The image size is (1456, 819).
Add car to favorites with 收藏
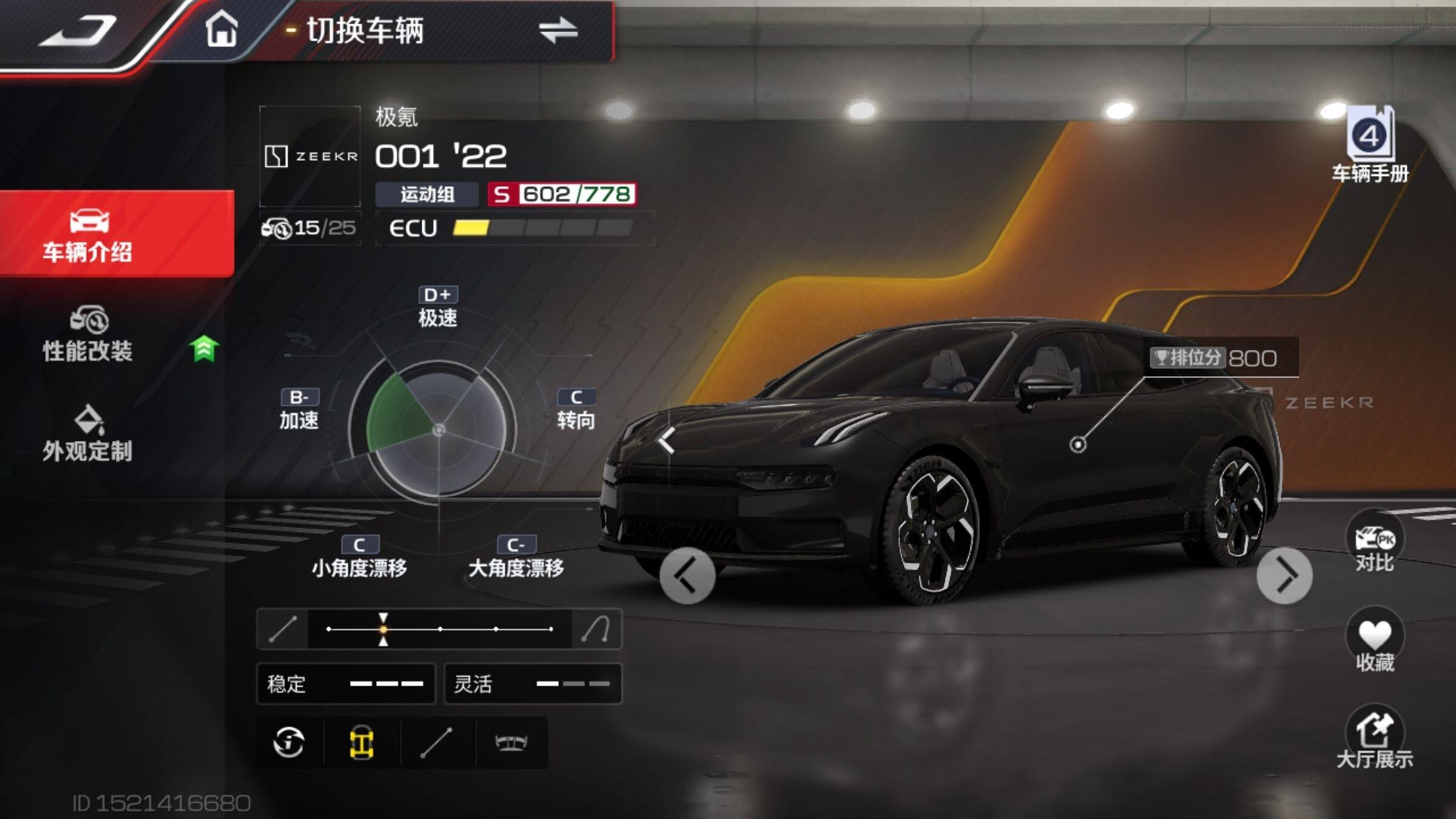[x=1374, y=644]
